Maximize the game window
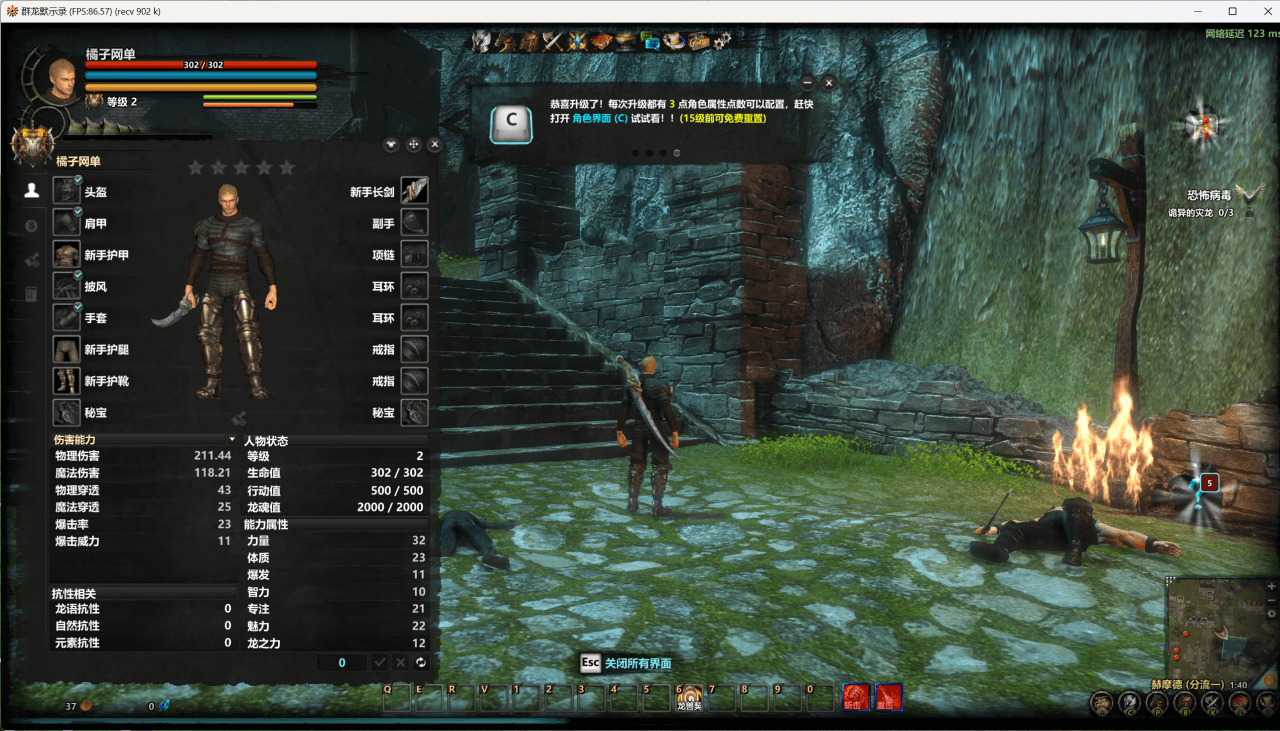Screen dimensions: 1280x731 1233,11
